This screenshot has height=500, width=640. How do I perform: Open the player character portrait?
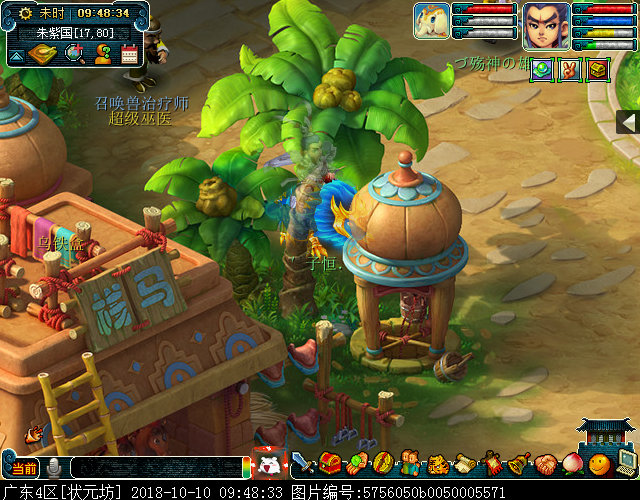point(546,24)
